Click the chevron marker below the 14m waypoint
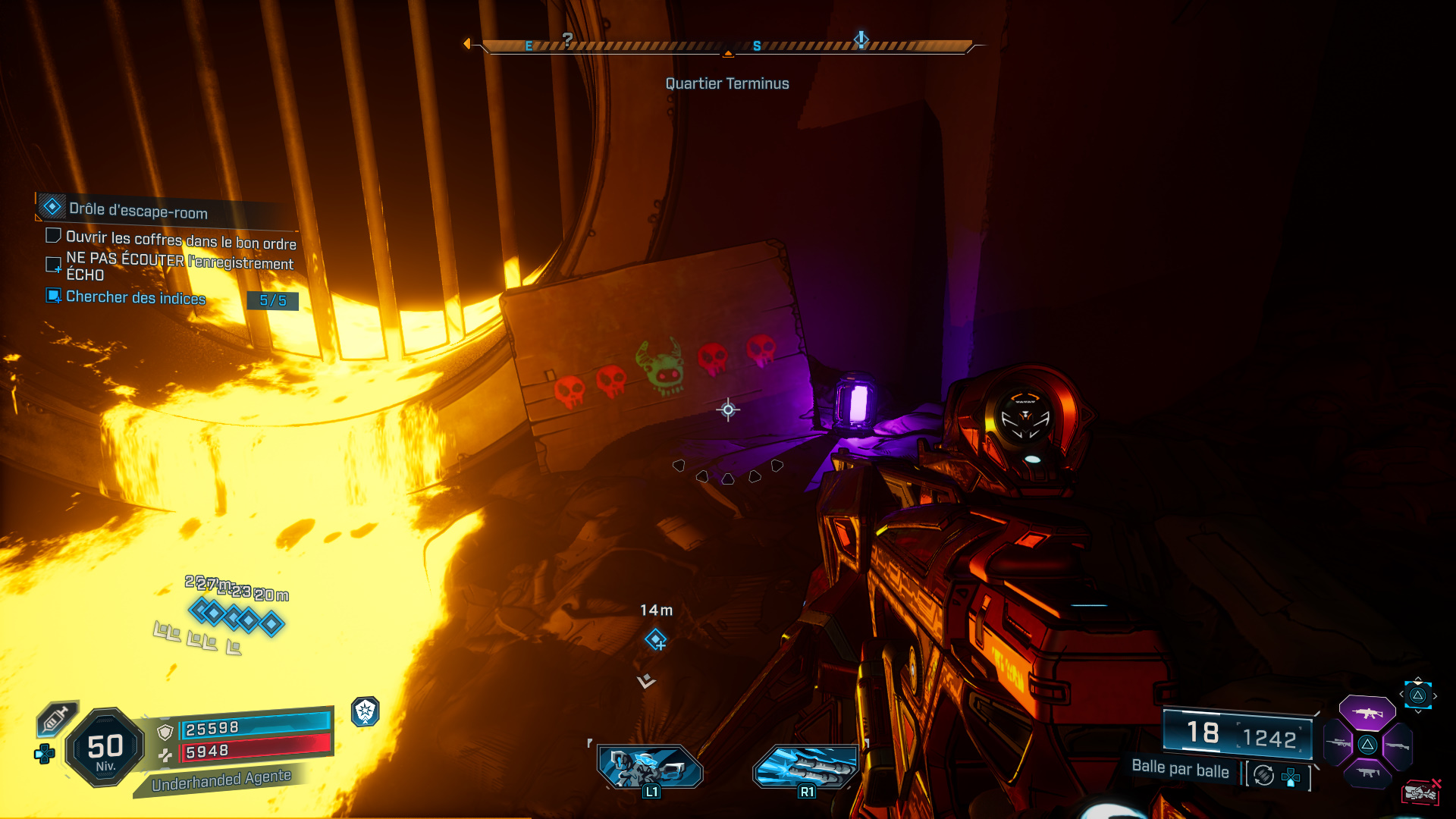The image size is (1456, 819). click(645, 682)
